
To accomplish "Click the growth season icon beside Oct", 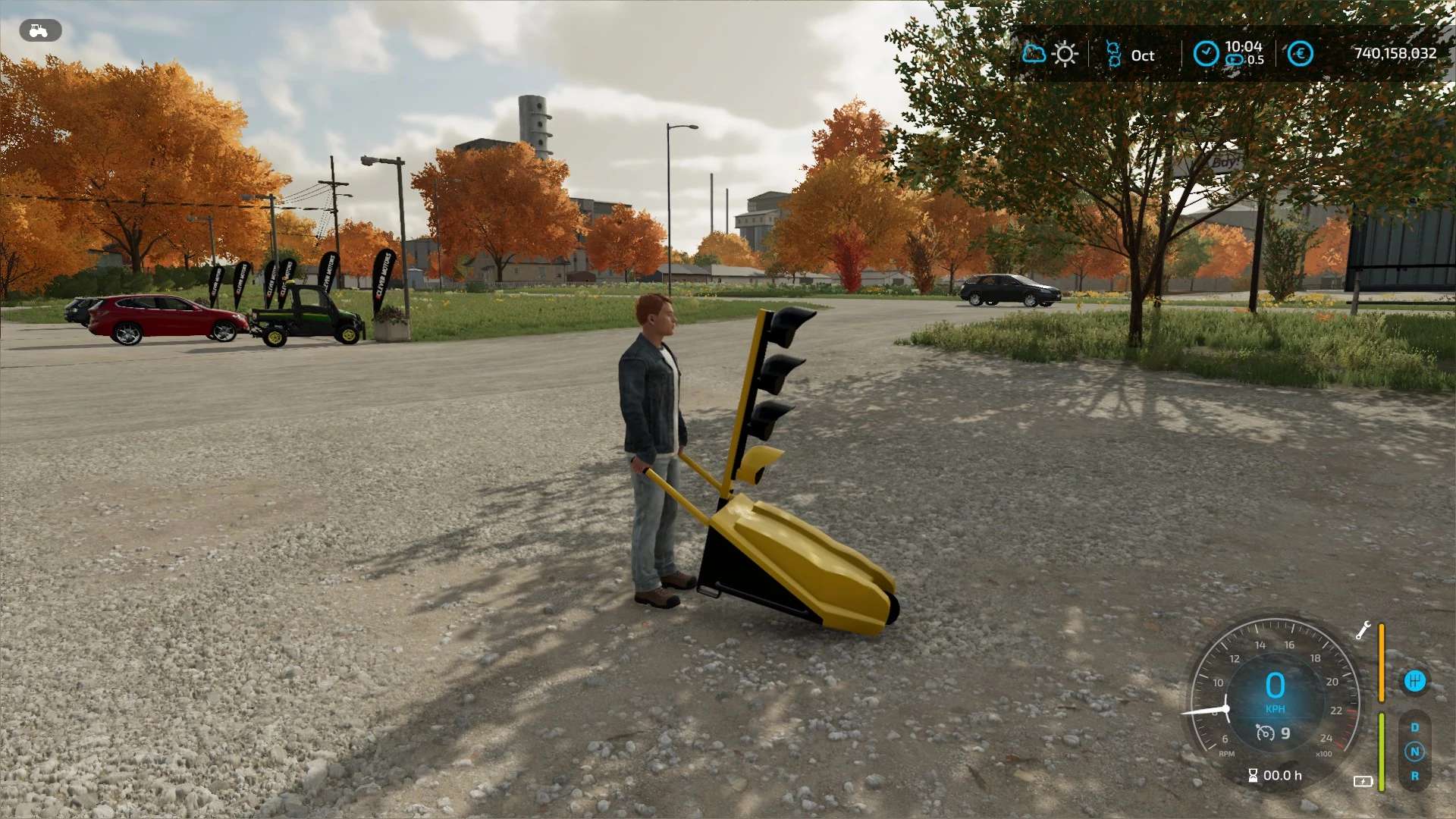I will click(1113, 55).
